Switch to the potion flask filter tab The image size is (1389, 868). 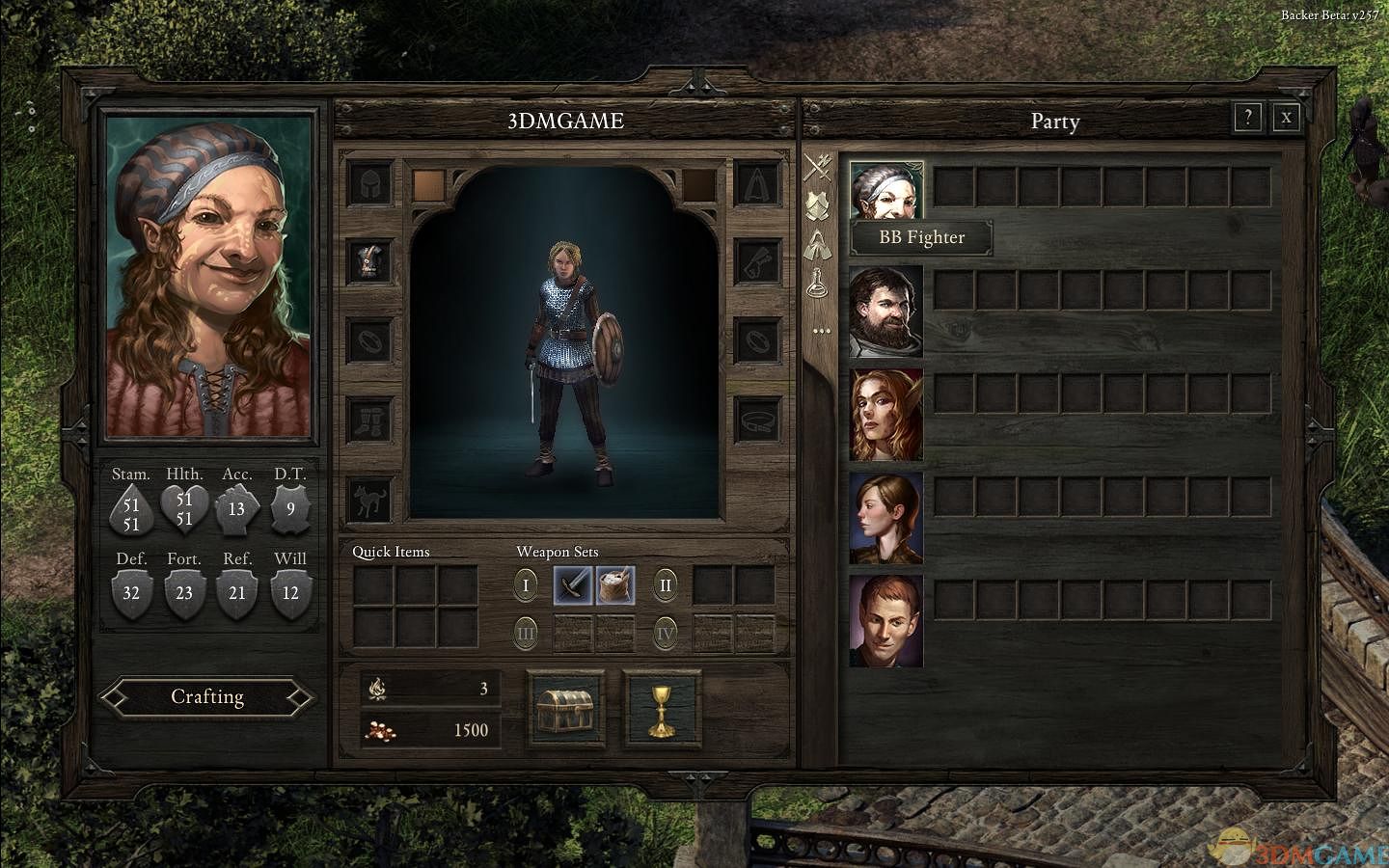pos(820,284)
